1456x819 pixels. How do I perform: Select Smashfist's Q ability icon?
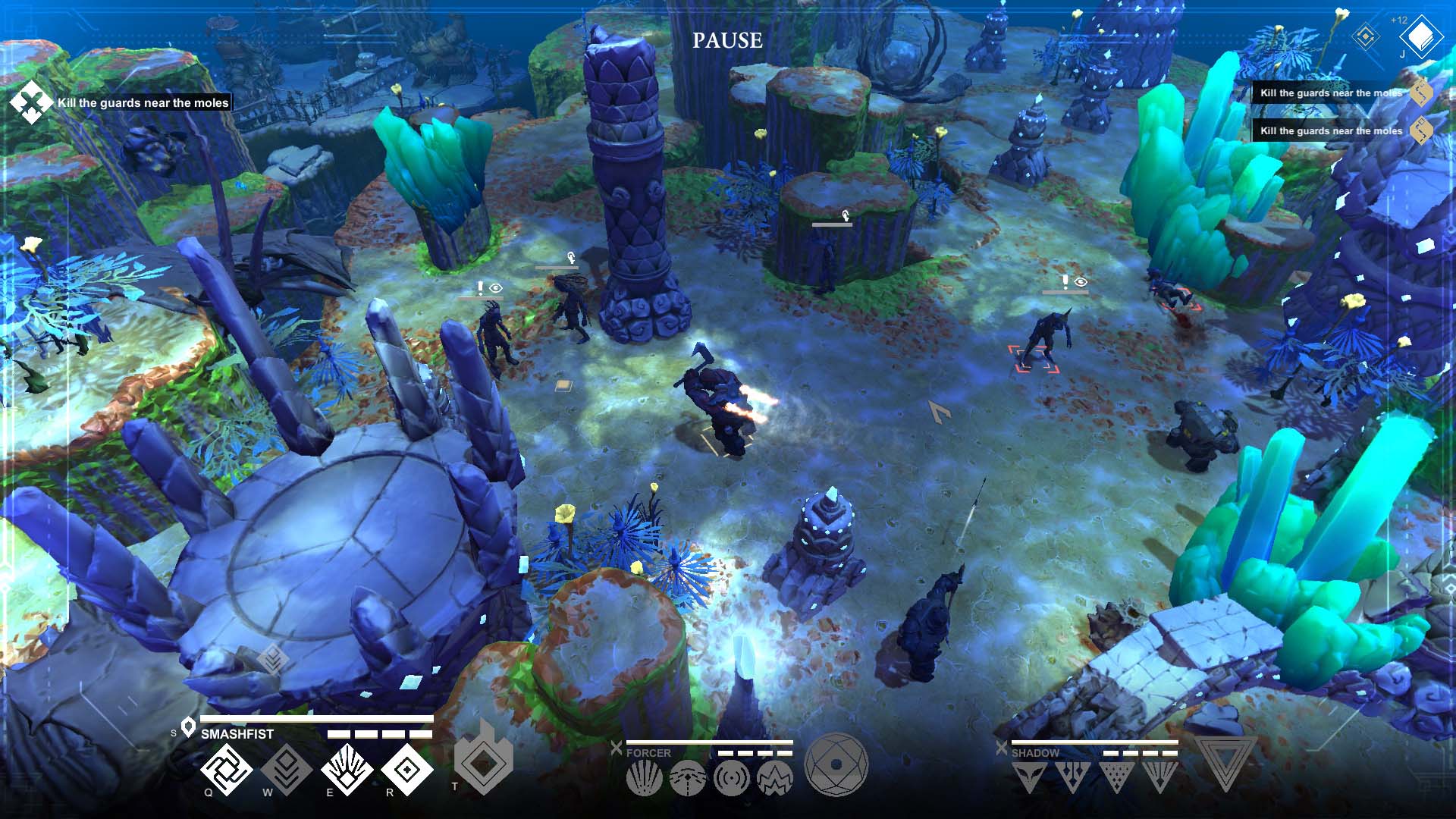(x=225, y=769)
